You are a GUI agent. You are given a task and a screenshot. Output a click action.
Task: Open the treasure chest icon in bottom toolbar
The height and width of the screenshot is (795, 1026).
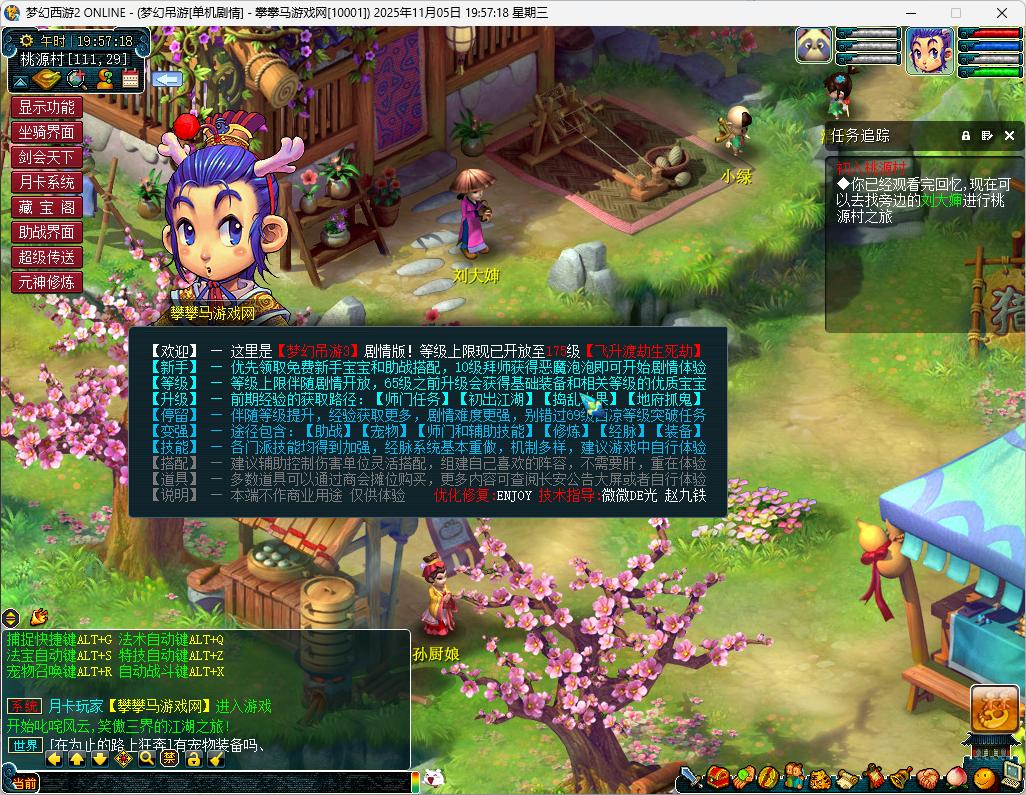click(717, 777)
